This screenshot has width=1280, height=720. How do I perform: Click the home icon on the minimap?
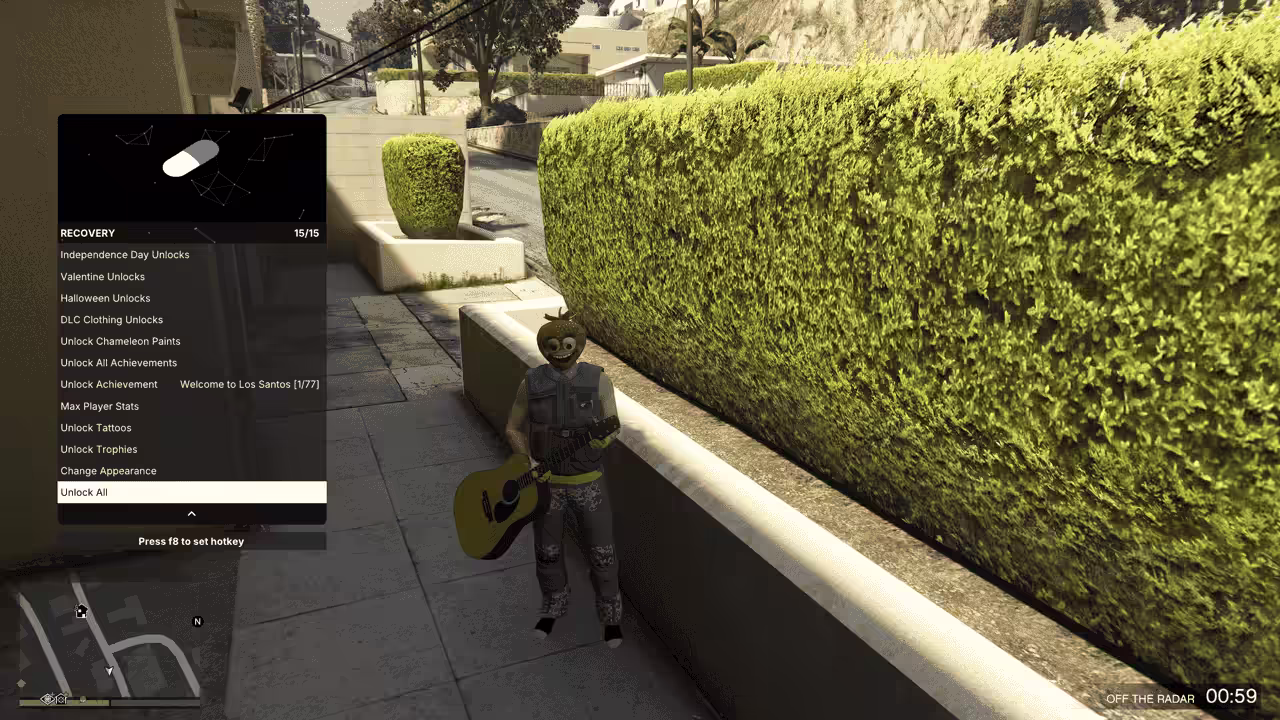(80, 610)
